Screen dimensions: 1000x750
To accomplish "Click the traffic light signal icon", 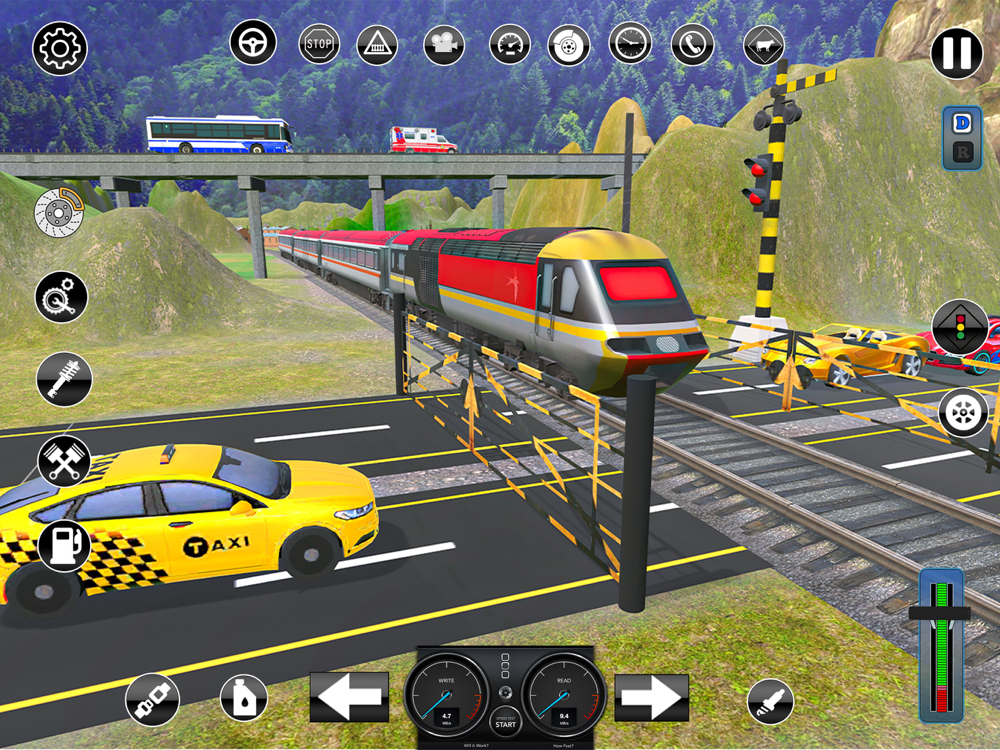I will [x=960, y=327].
